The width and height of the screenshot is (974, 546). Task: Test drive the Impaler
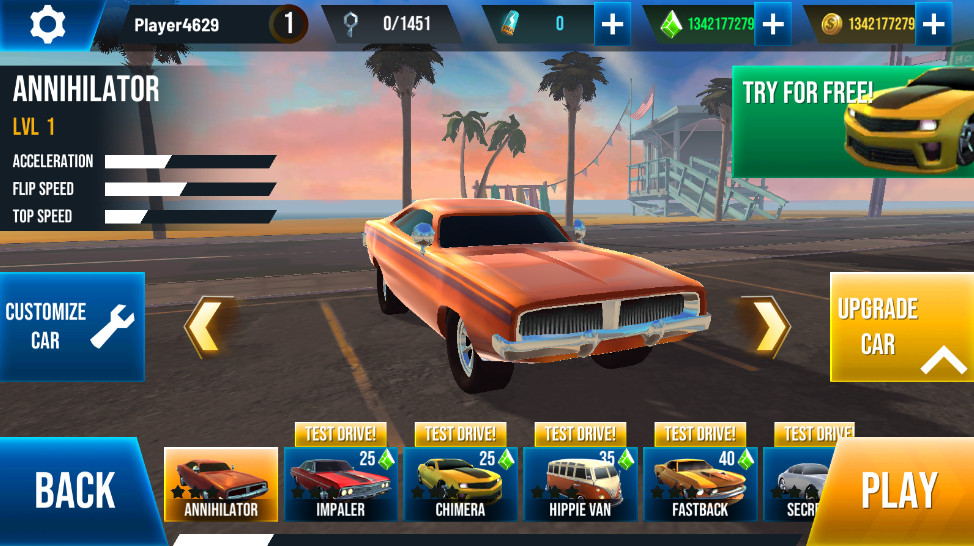click(341, 434)
